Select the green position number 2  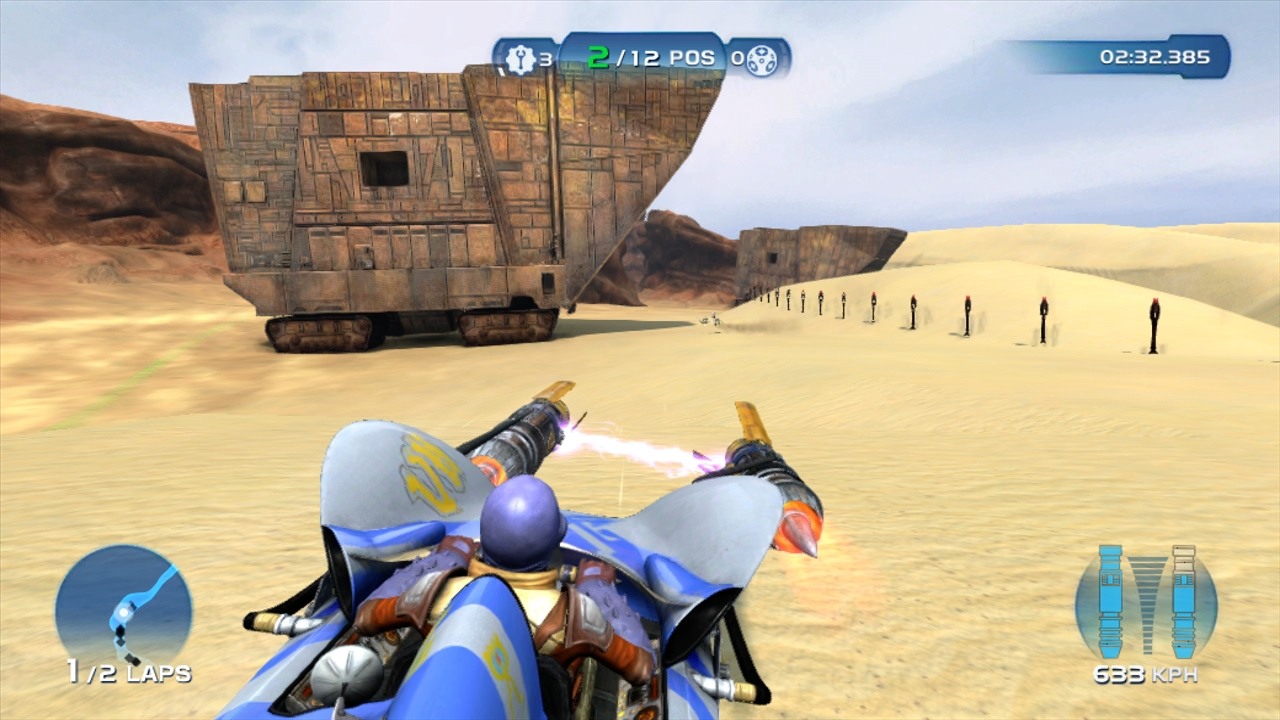(x=597, y=57)
